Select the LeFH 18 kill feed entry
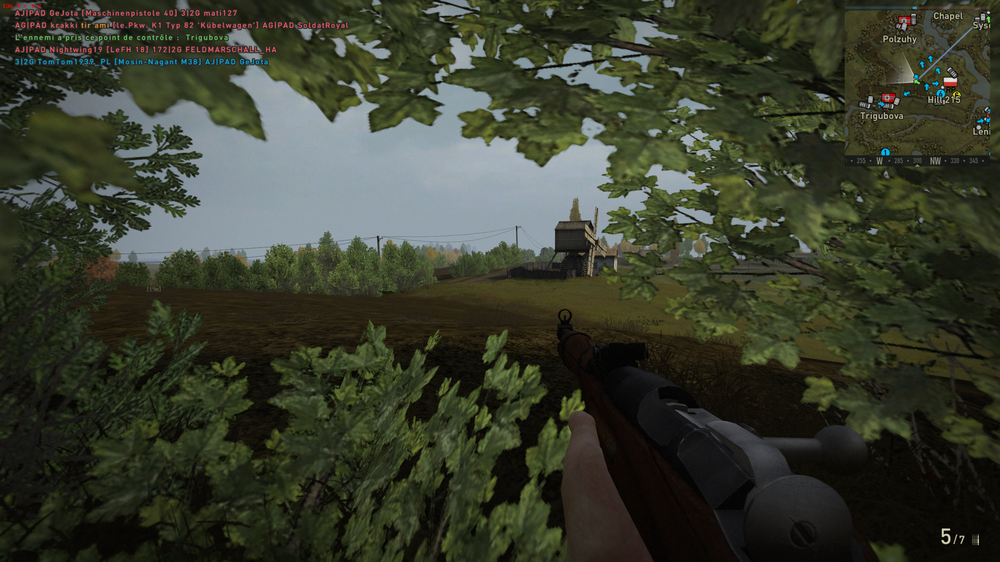 pos(145,49)
